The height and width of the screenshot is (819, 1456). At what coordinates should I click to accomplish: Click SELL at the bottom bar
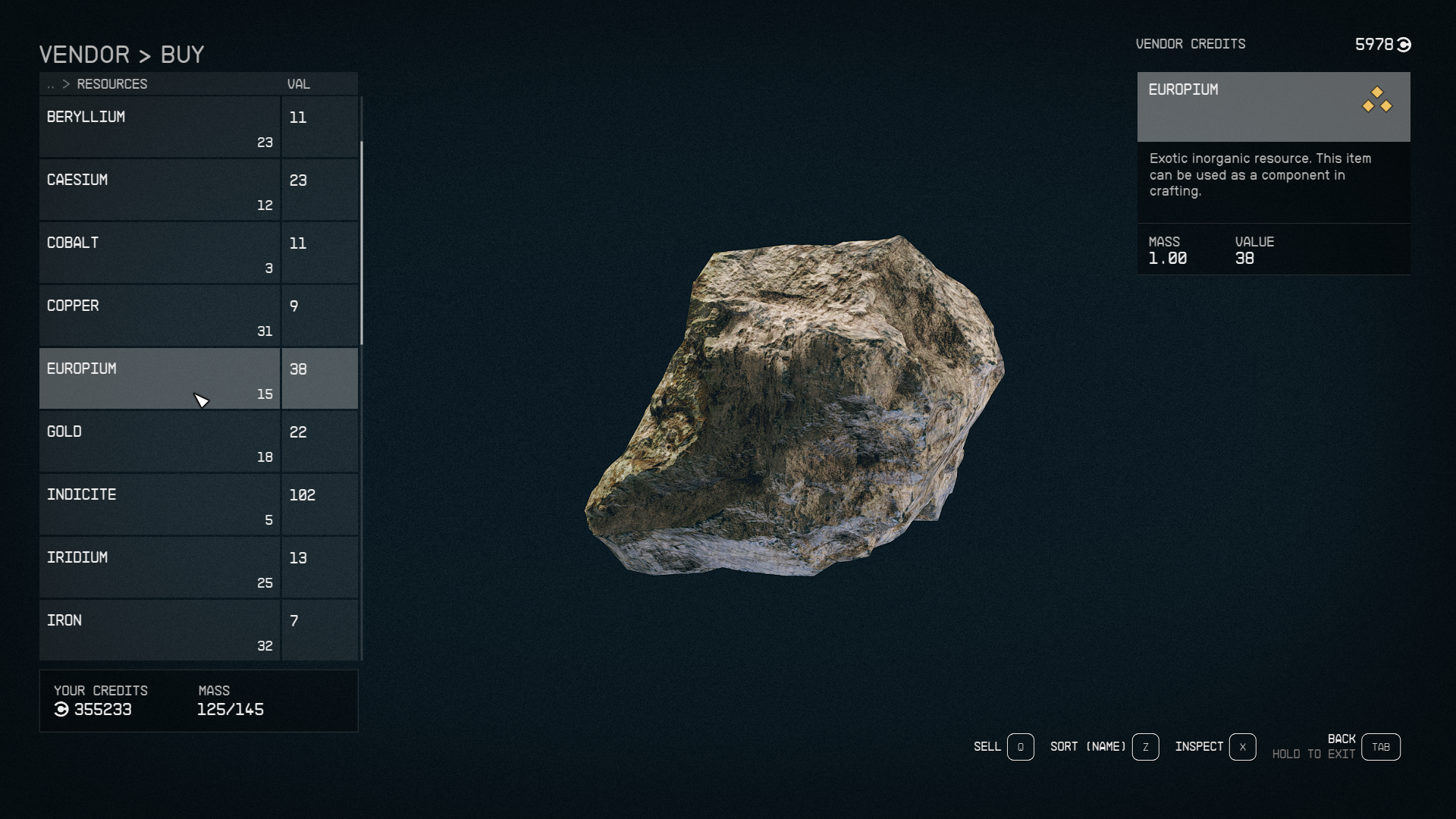coord(986,747)
